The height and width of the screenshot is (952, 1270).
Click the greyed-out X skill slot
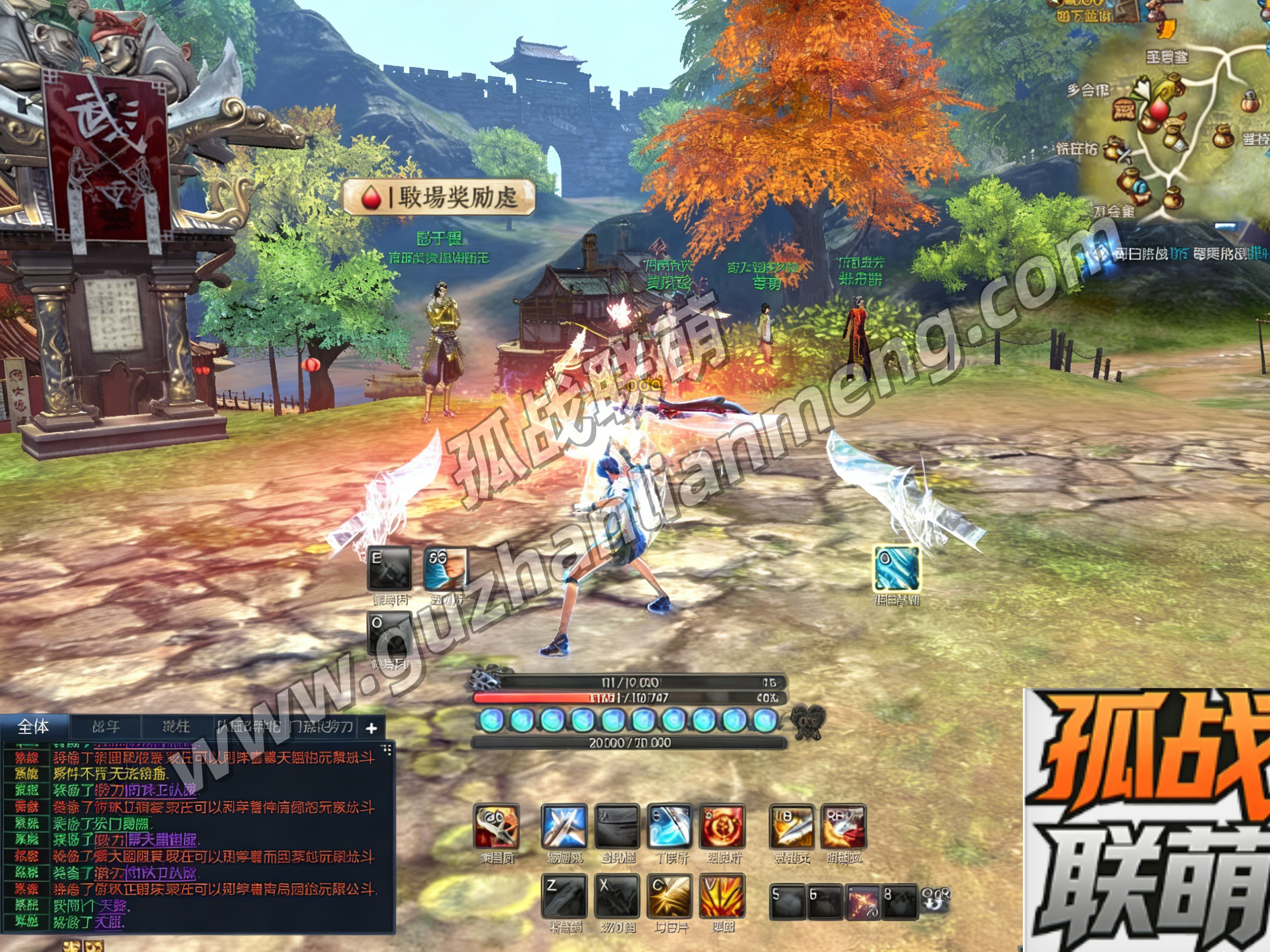tap(617, 896)
